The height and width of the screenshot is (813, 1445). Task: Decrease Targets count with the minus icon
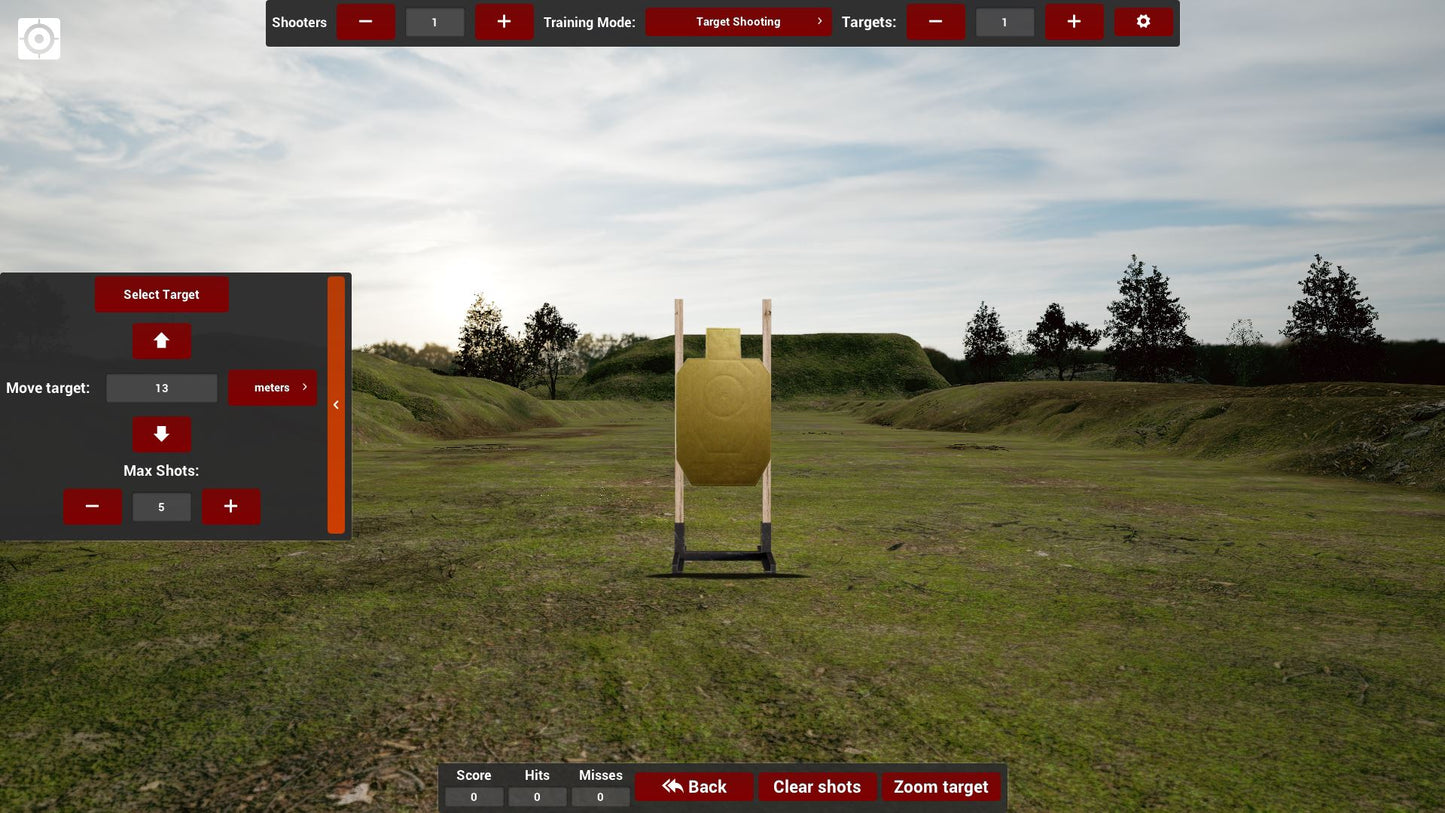[935, 21]
